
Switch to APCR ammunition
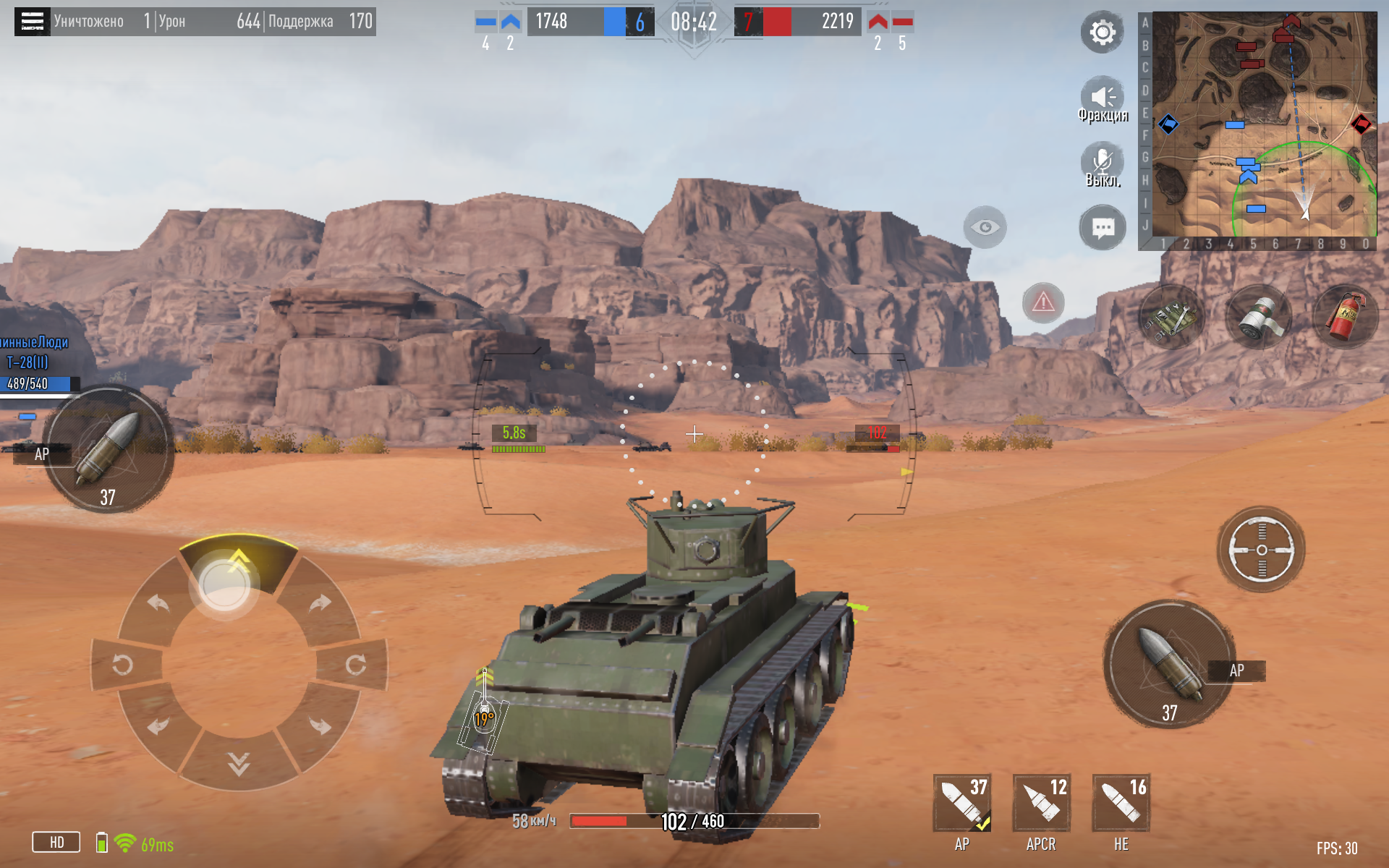click(x=1041, y=803)
